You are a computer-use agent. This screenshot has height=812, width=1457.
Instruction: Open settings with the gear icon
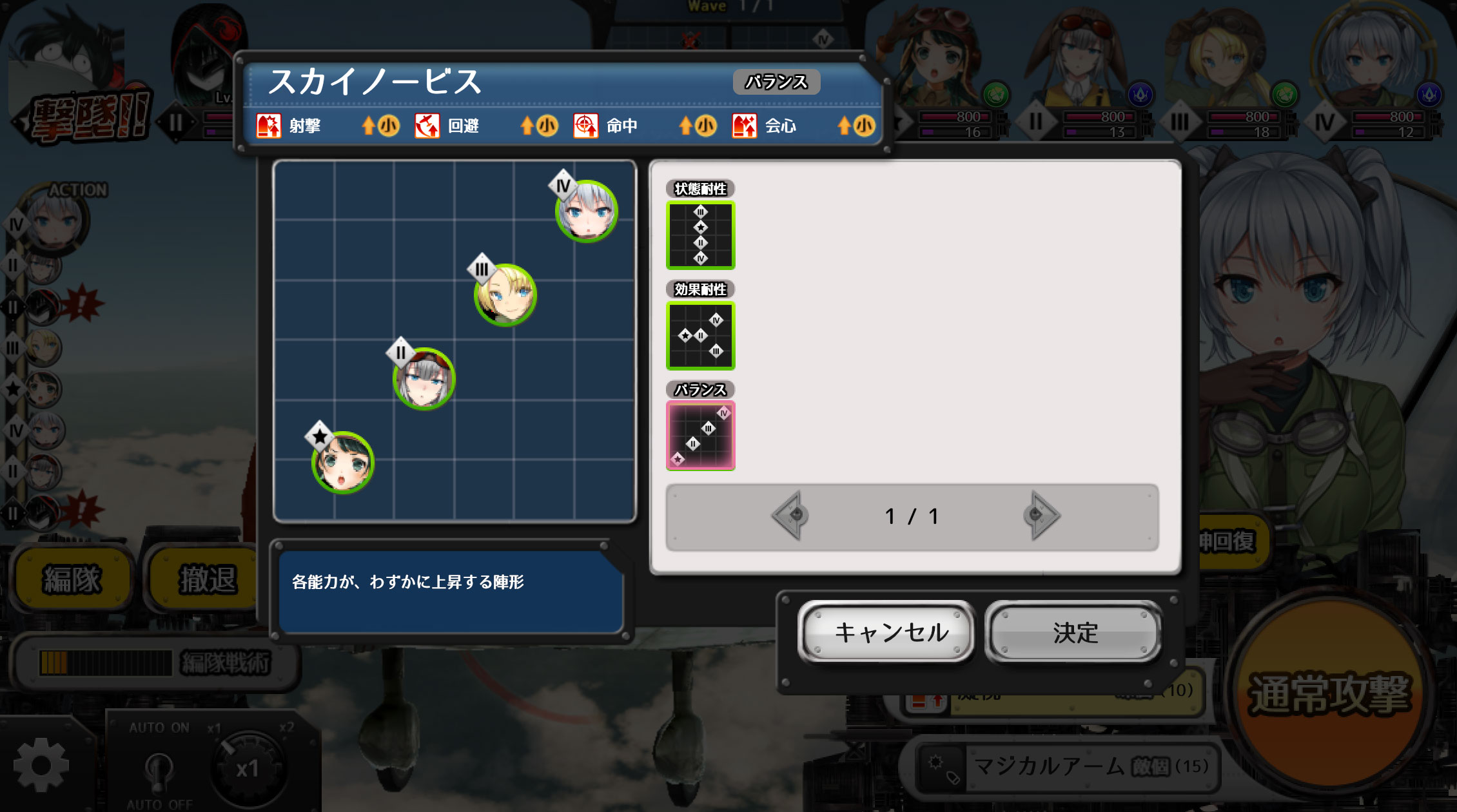click(41, 765)
